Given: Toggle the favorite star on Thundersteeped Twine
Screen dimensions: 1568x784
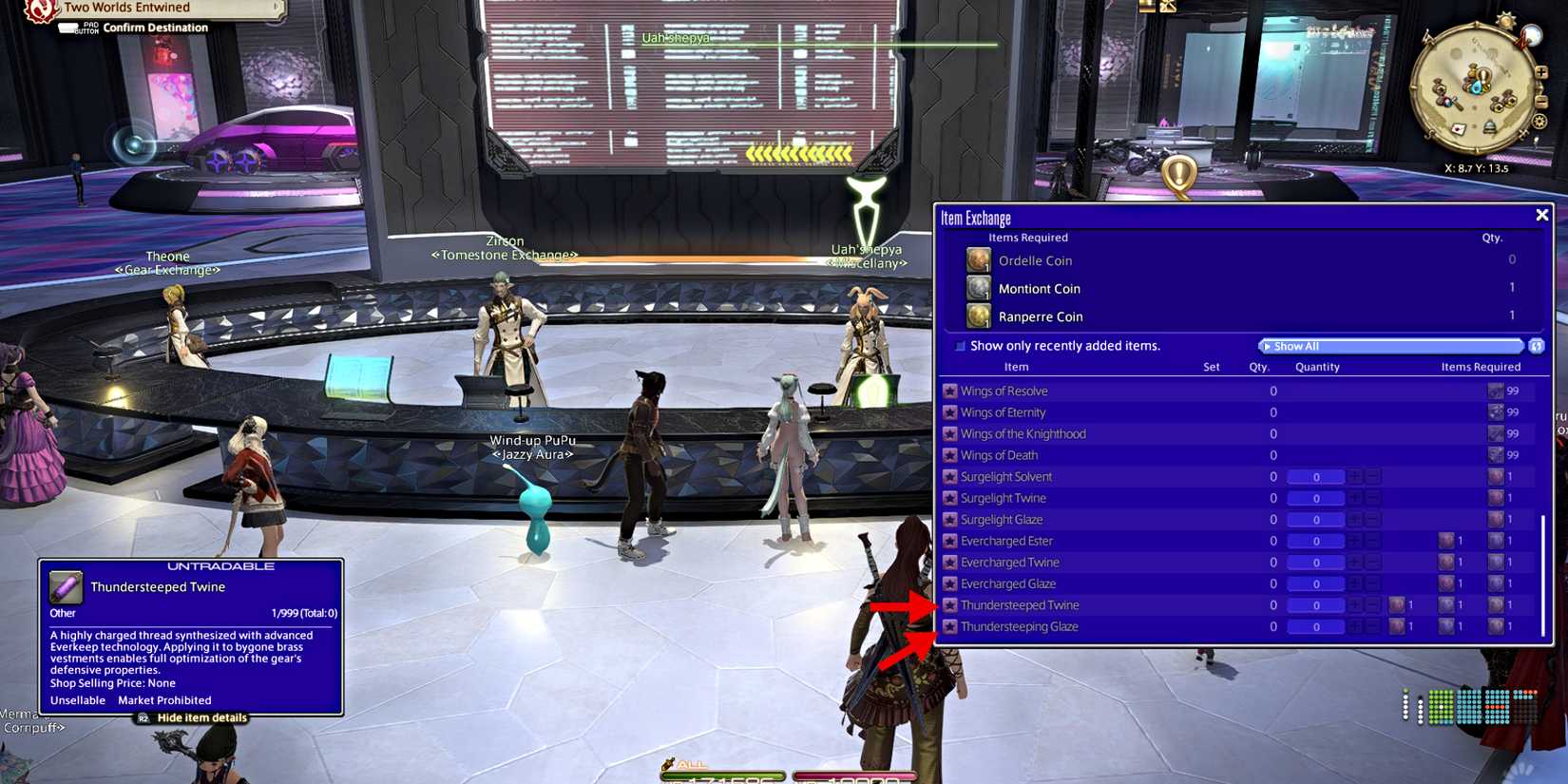Looking at the screenshot, I should 950,604.
